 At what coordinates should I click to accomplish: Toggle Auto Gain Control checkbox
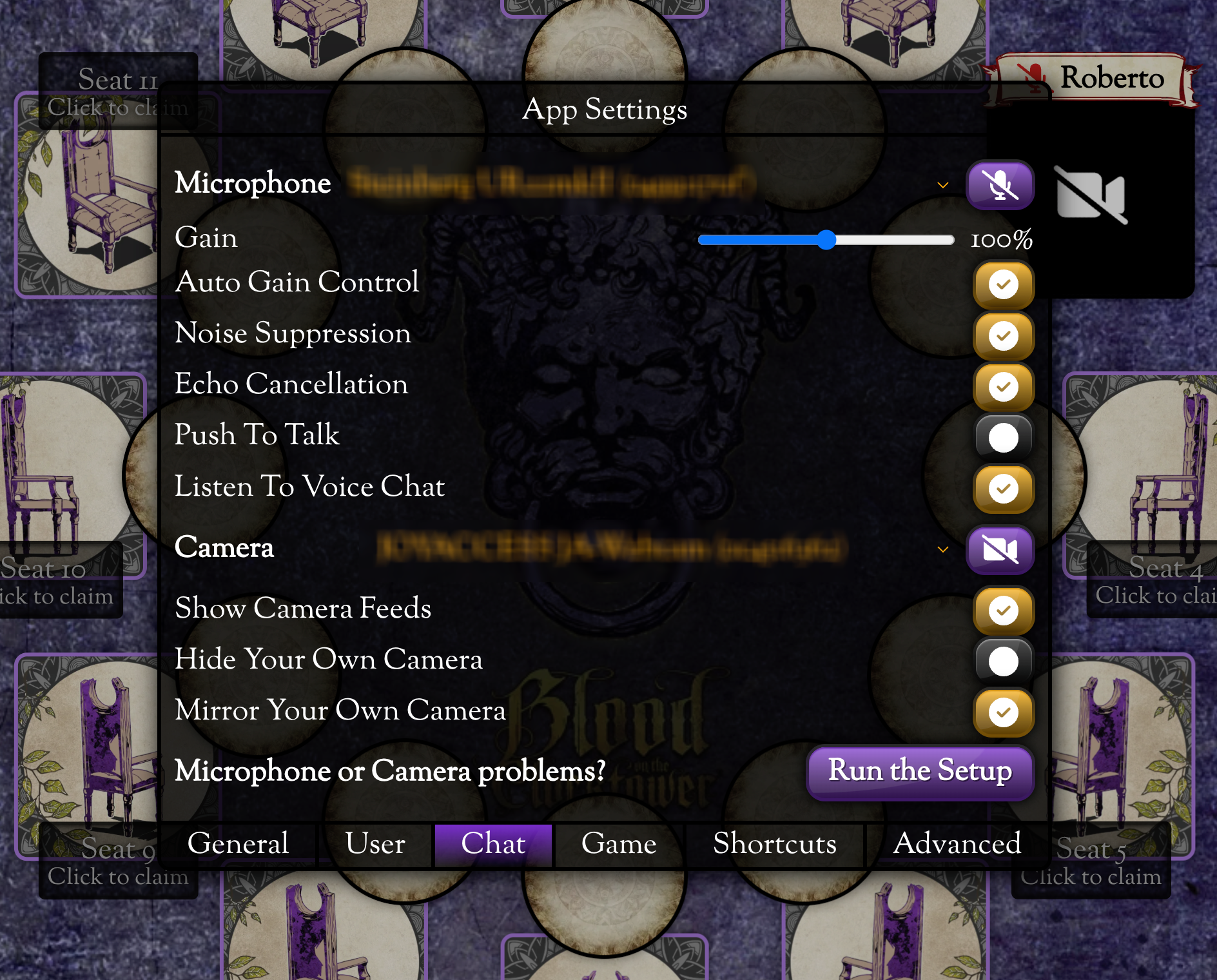point(1003,284)
